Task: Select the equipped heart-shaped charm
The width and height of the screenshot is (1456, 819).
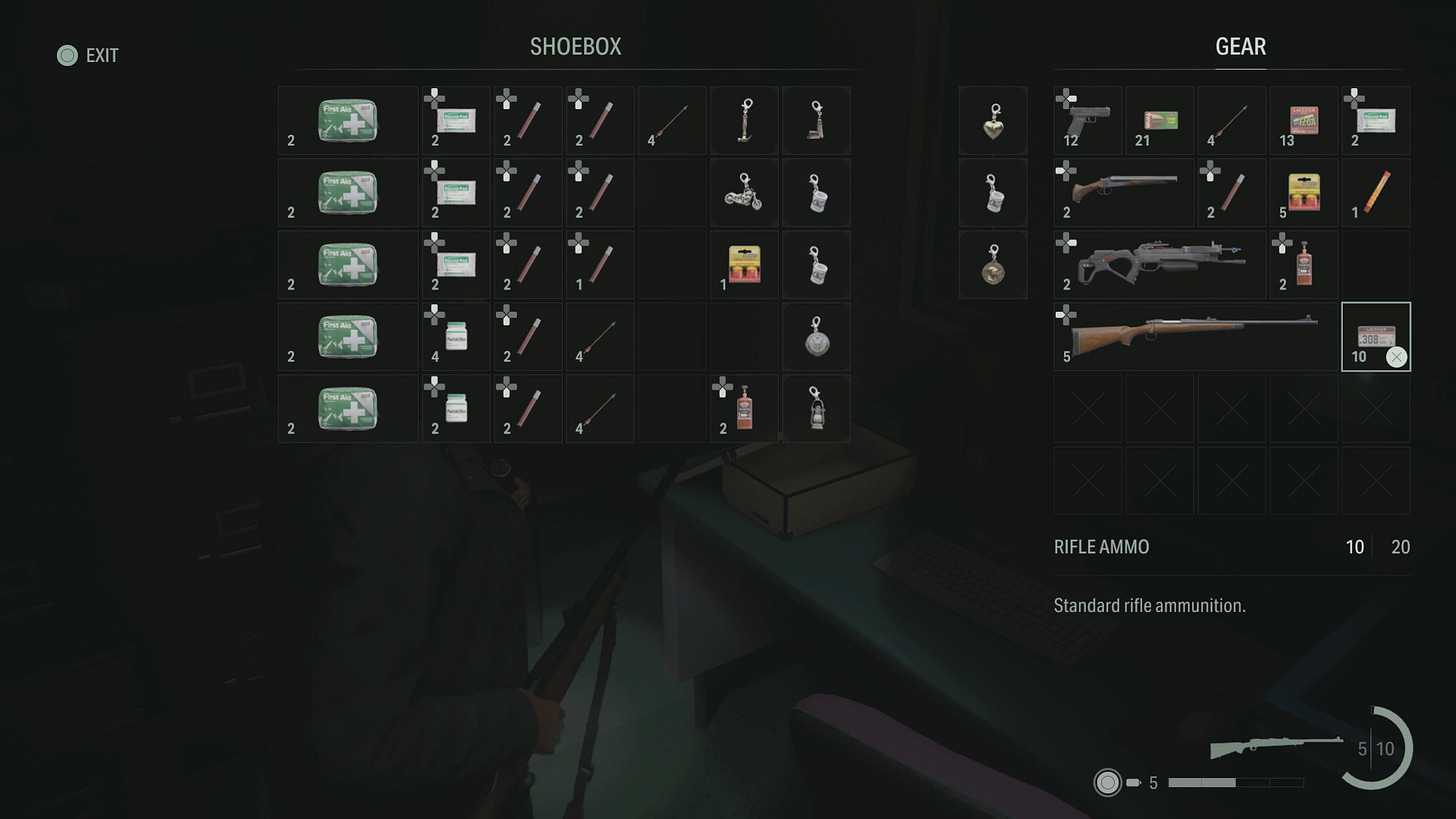Action: coord(992,120)
